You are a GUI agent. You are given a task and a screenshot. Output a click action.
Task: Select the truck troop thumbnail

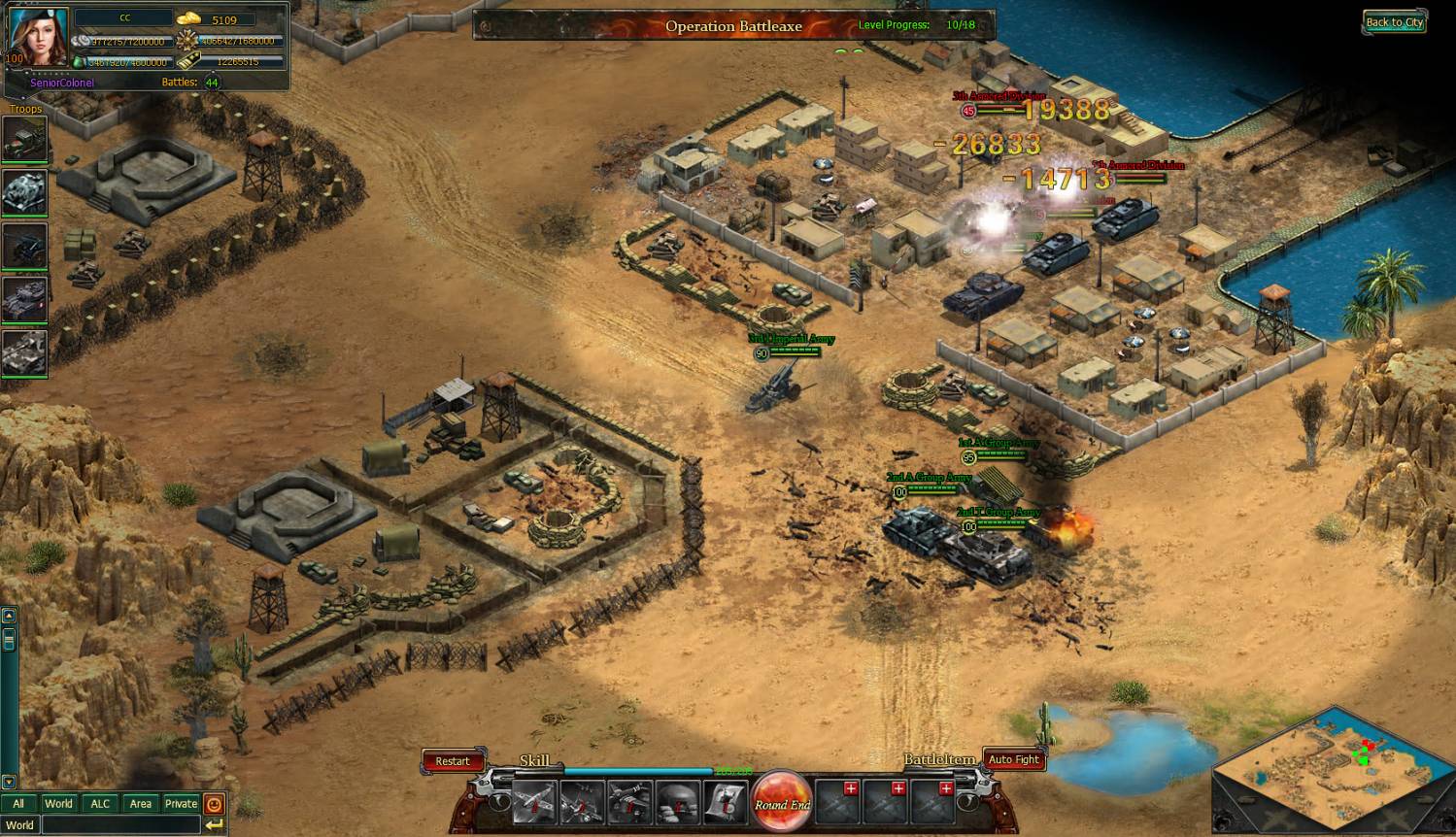pyautogui.click(x=24, y=141)
